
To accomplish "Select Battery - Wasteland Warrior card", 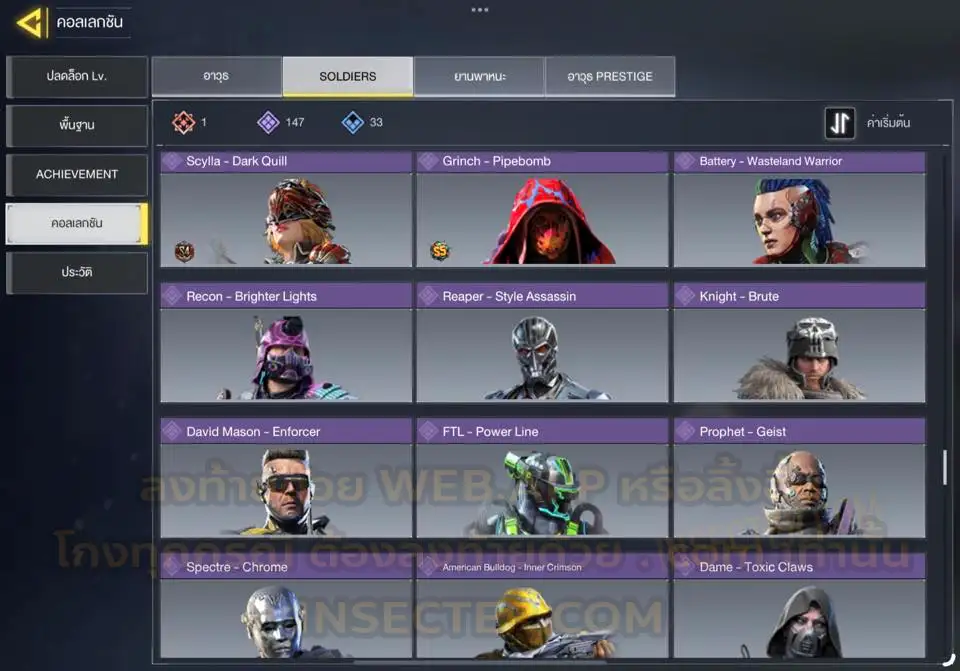I will (799, 209).
